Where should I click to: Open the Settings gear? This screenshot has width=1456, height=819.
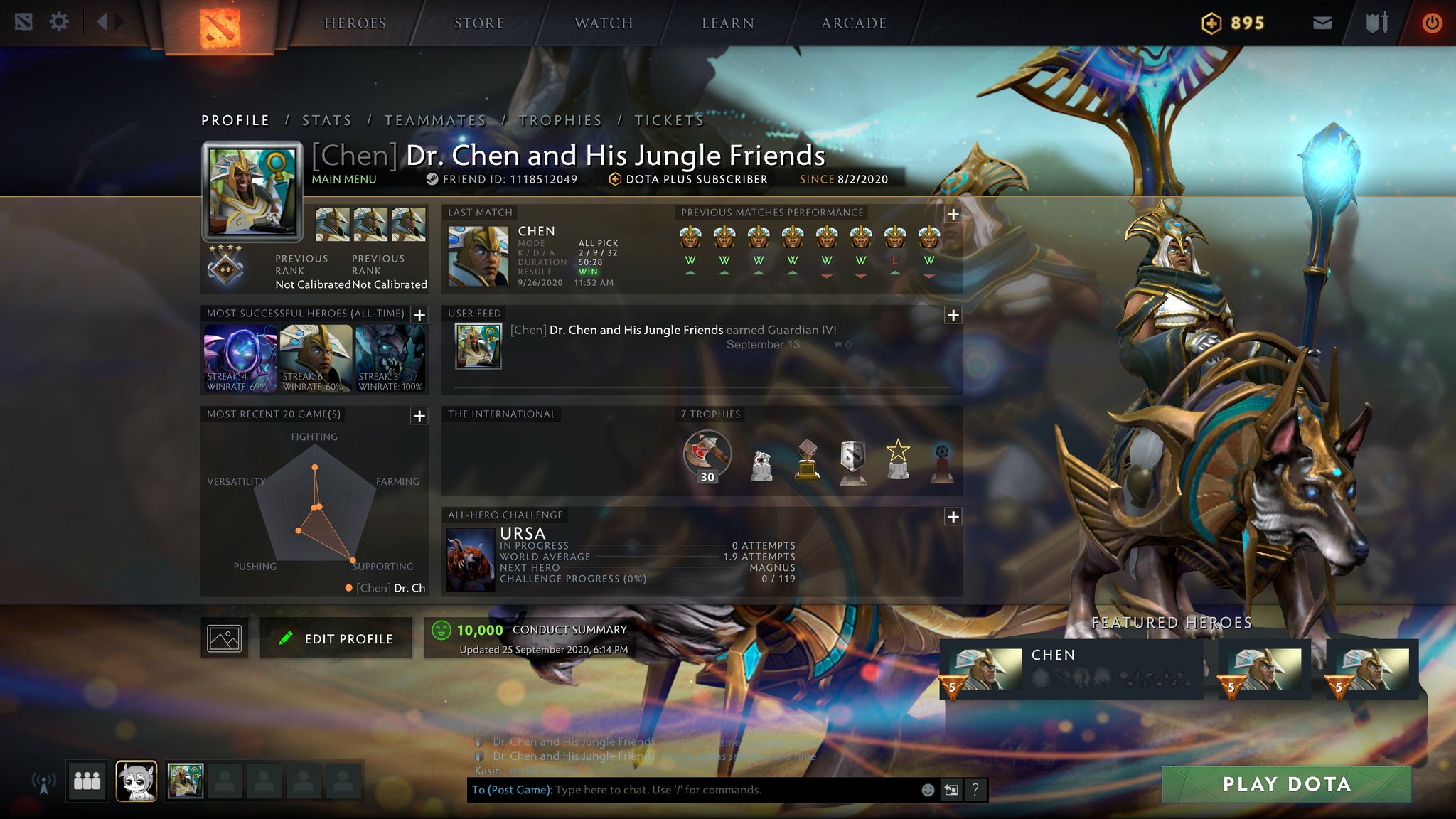point(60,21)
